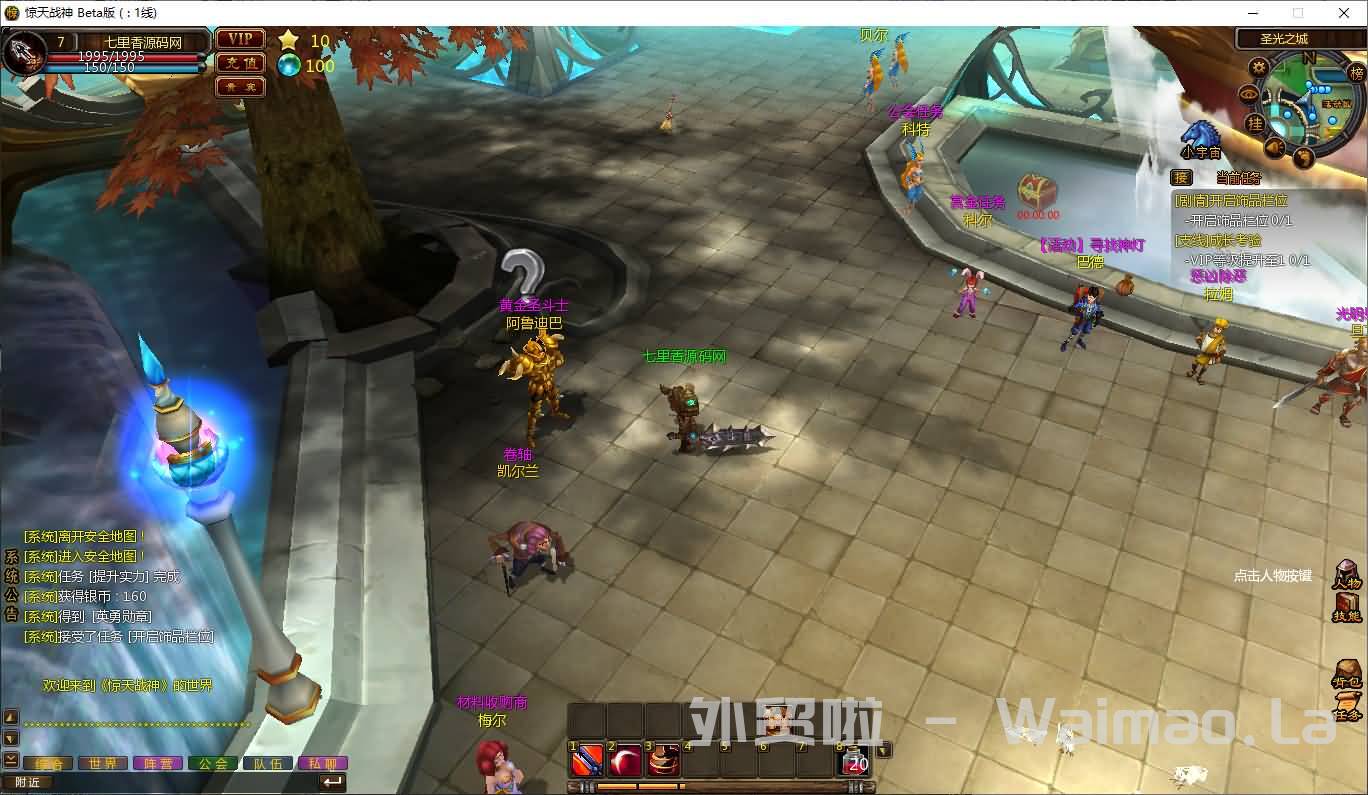The image size is (1368, 795).
Task: Open the 任务 quest scroll icon
Action: (x=1350, y=702)
